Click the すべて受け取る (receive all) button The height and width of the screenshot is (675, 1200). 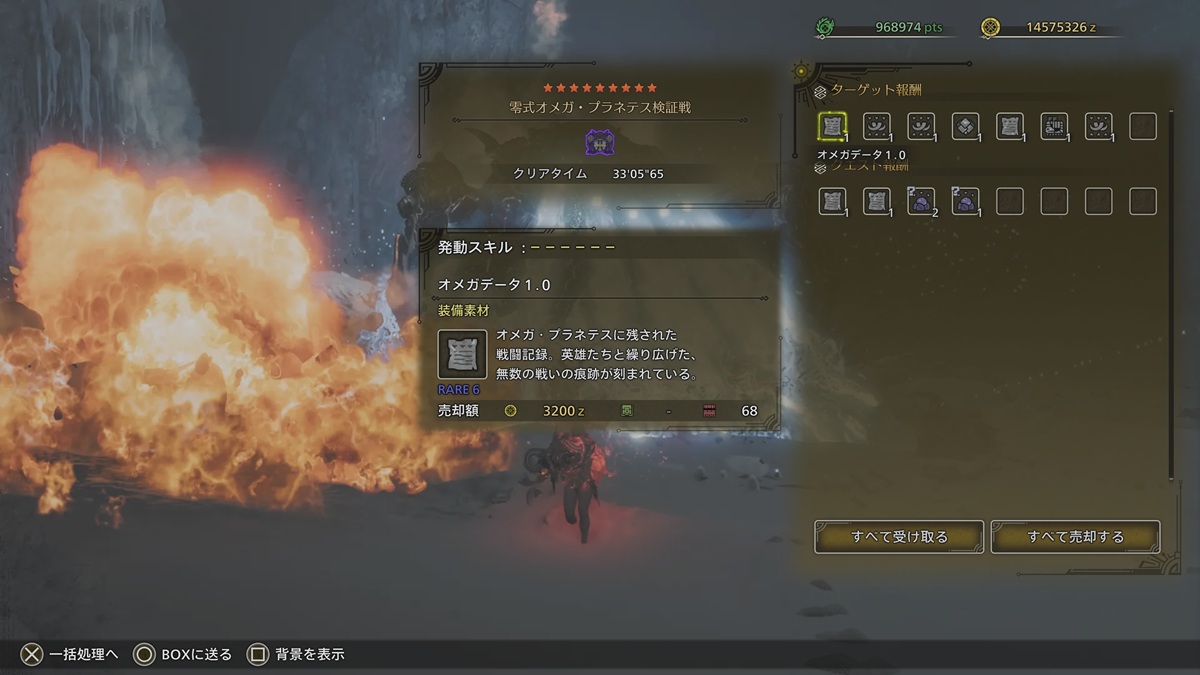(x=899, y=537)
